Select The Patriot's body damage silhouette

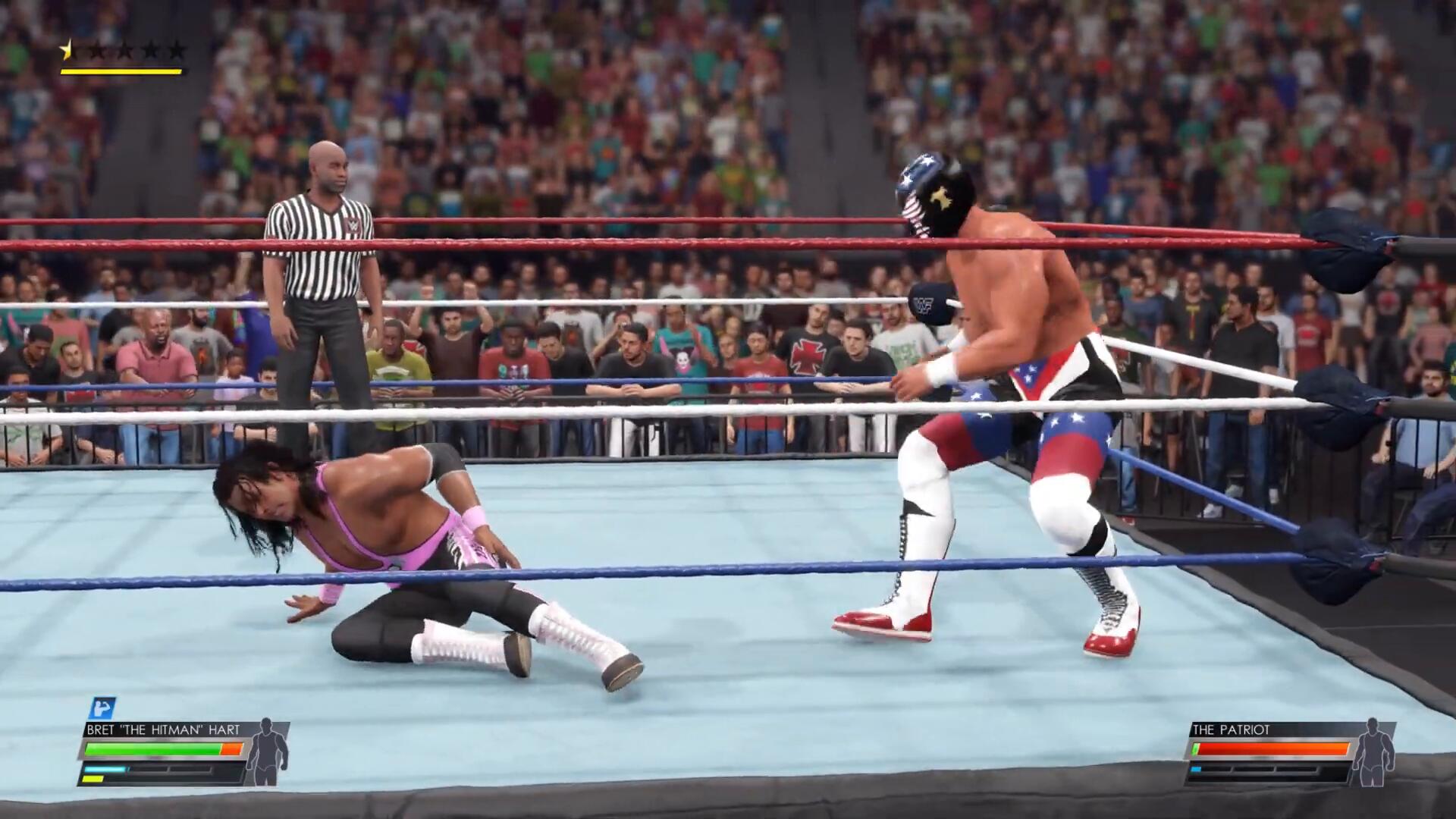(x=1373, y=752)
